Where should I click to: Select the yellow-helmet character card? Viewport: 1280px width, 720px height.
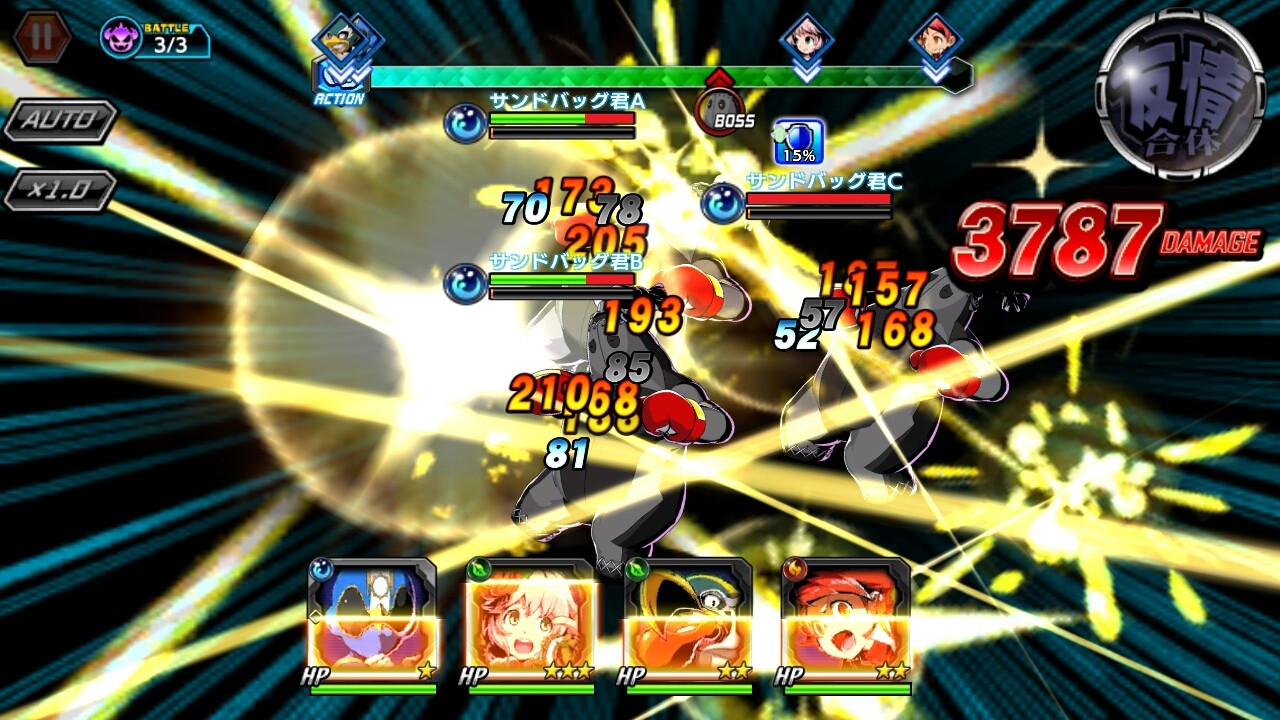click(x=688, y=620)
